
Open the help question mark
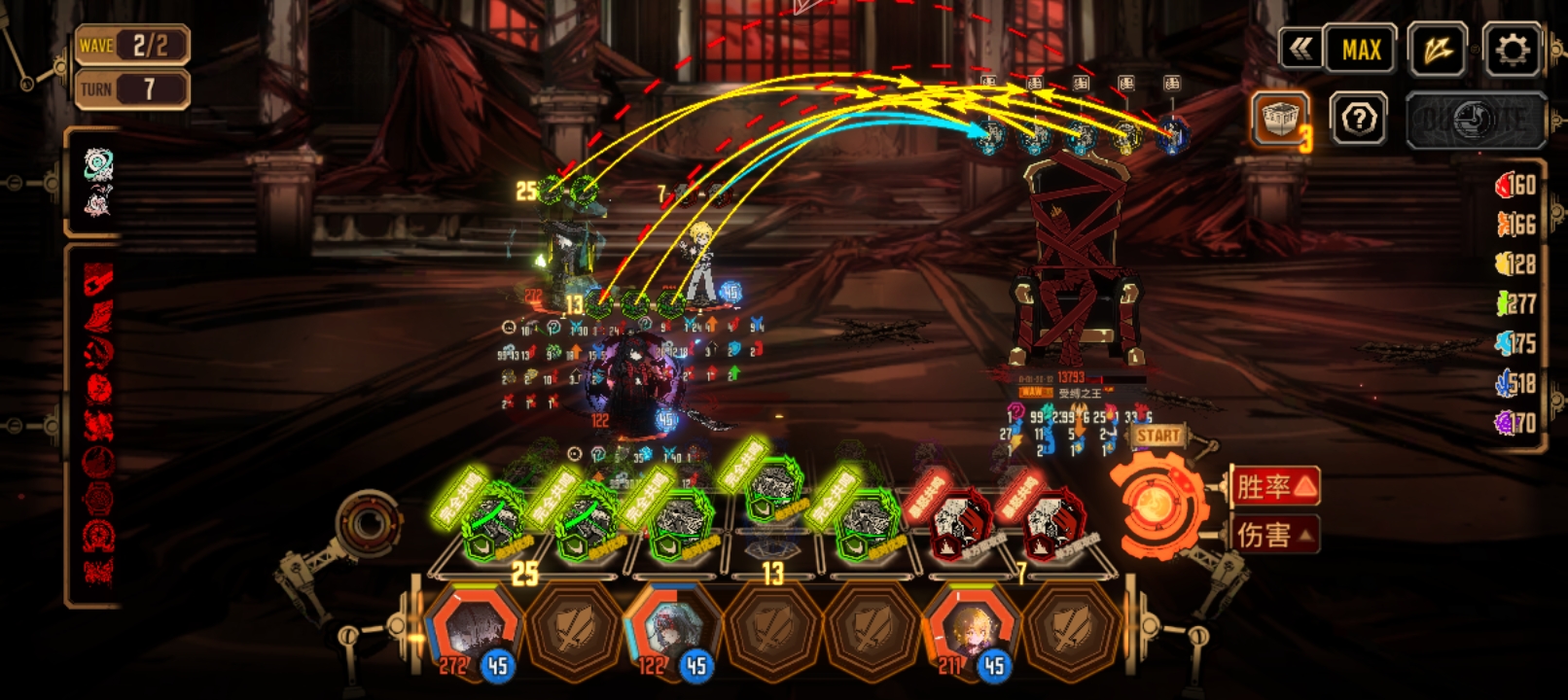pyautogui.click(x=1358, y=121)
